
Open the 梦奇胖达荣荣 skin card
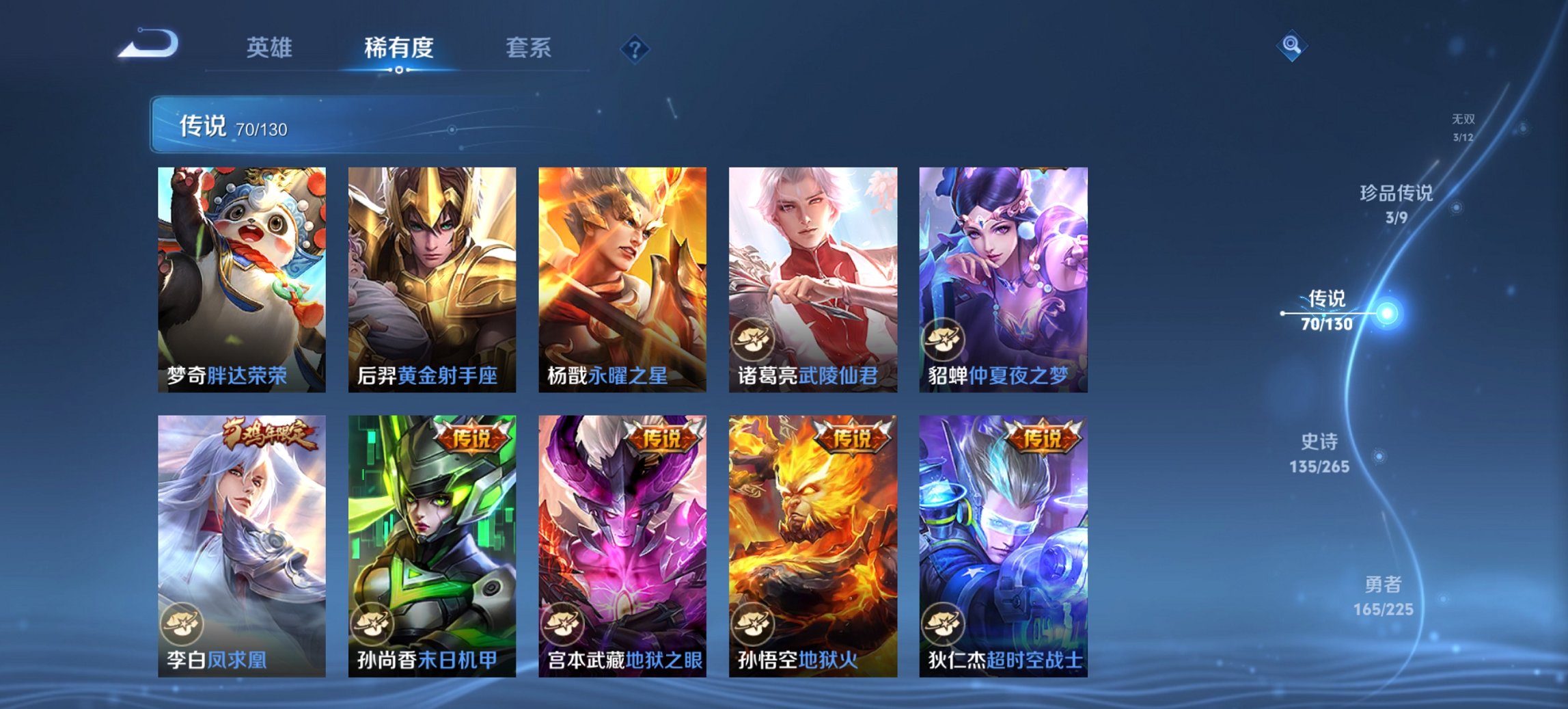pyautogui.click(x=243, y=280)
